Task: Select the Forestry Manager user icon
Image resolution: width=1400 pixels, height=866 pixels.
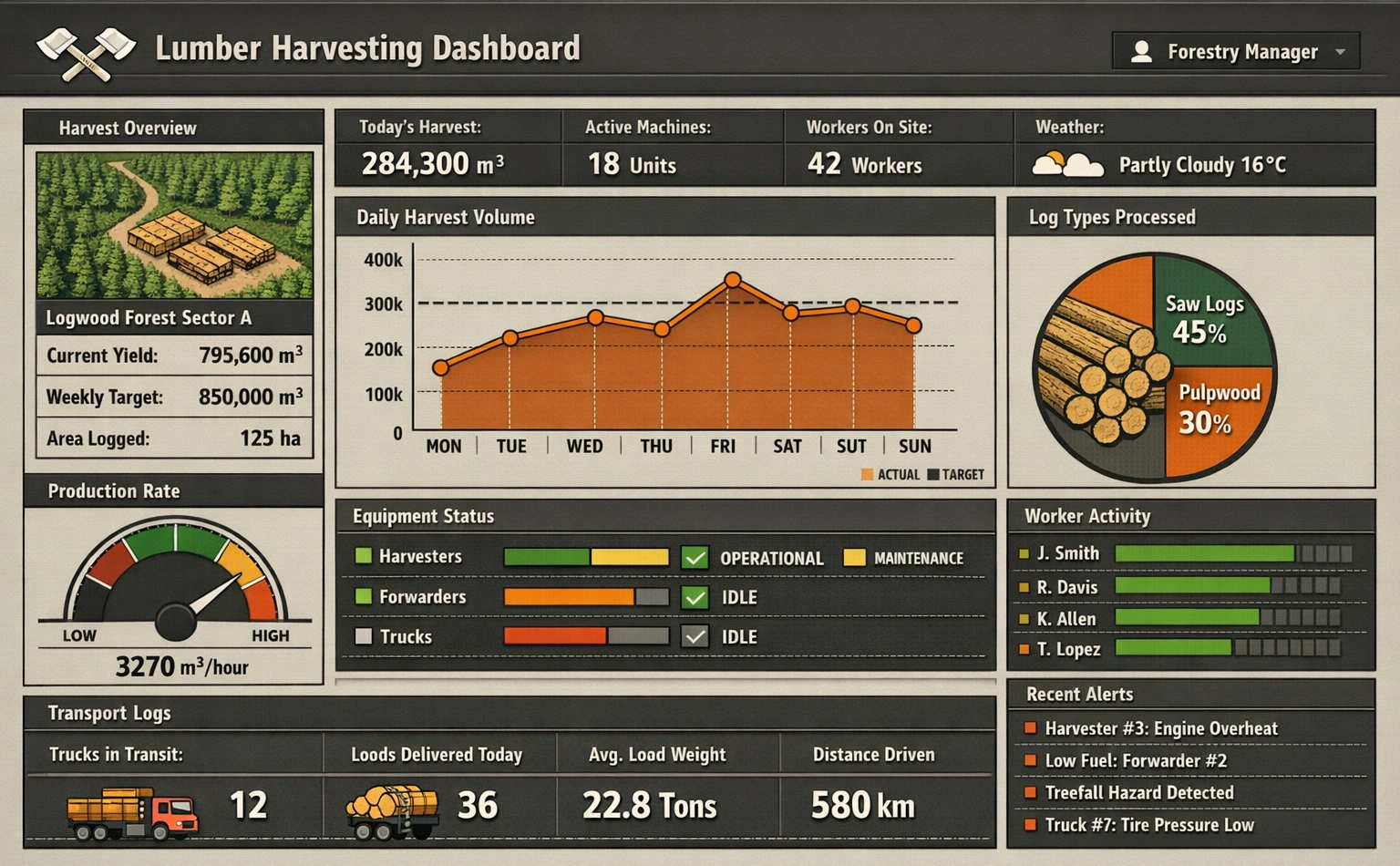Action: (x=1142, y=51)
